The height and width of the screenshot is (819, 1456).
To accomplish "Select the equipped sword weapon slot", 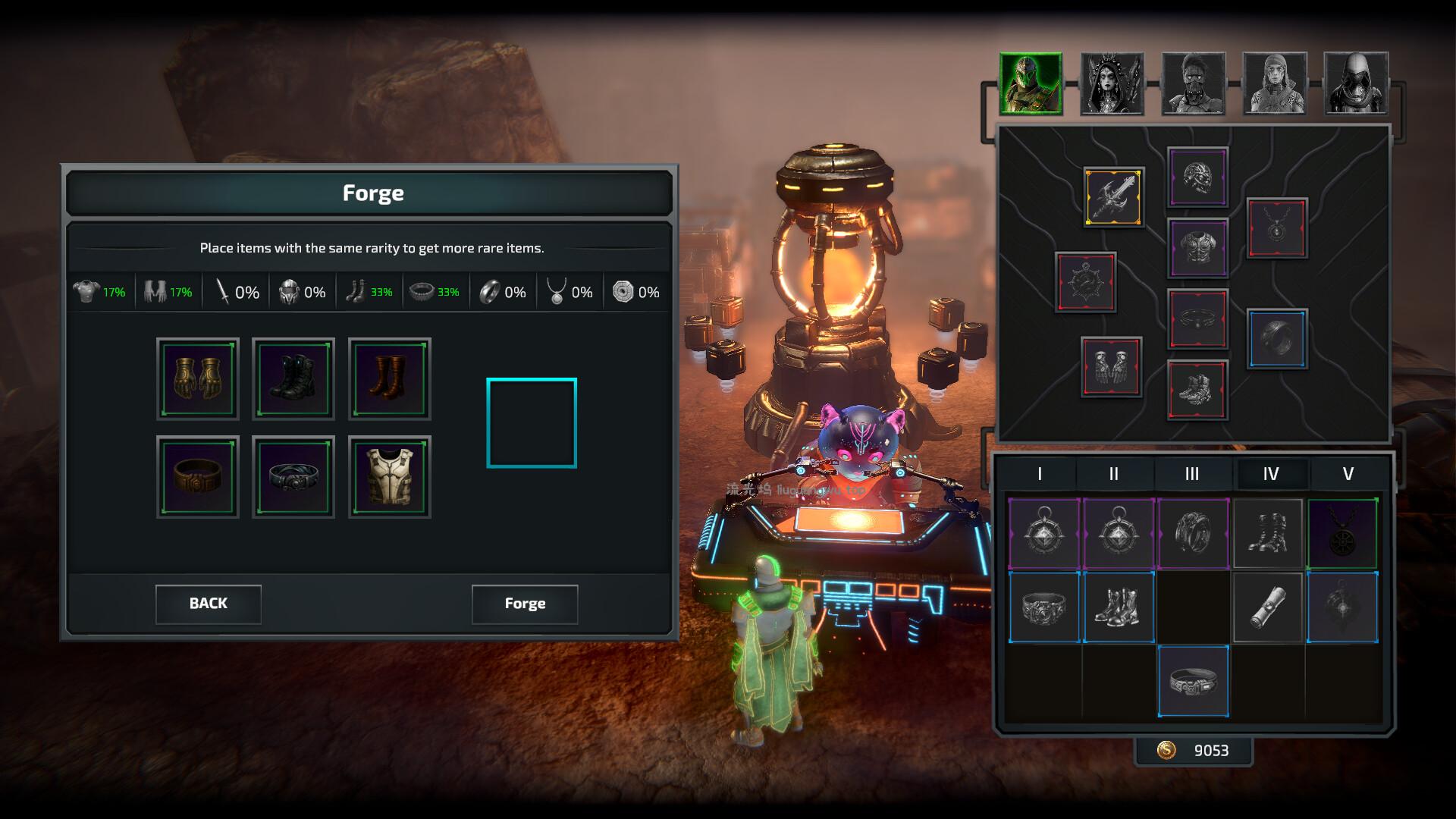I will tap(1113, 197).
